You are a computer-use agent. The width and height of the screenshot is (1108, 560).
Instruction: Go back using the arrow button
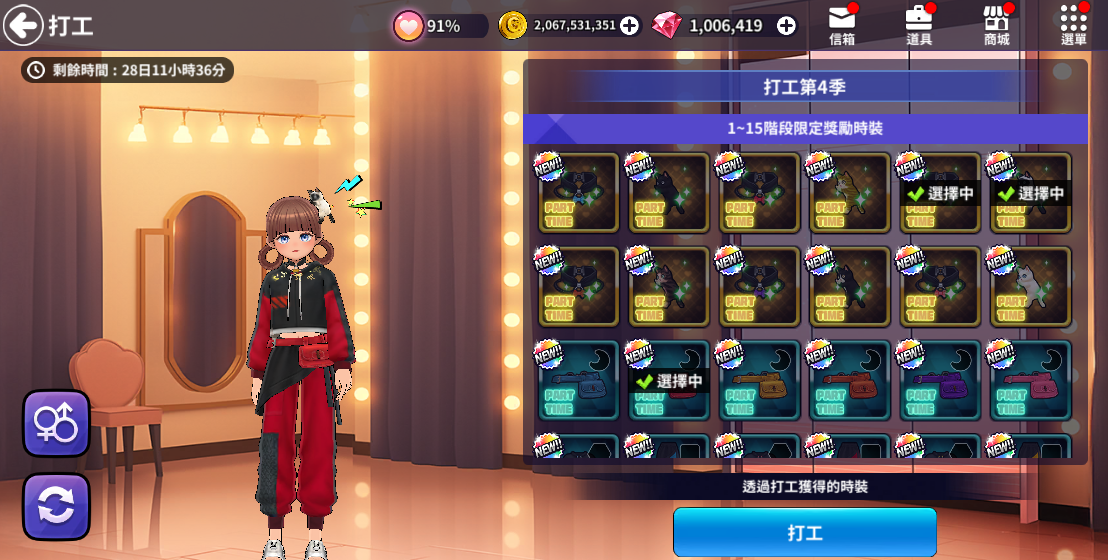(x=23, y=25)
